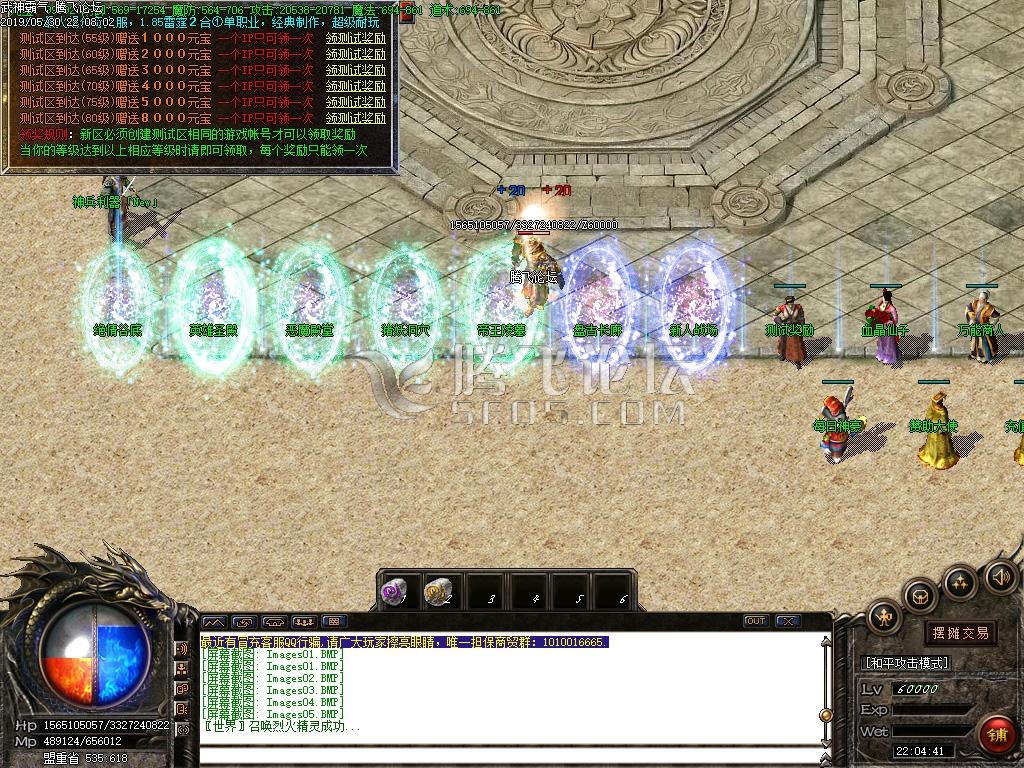The width and height of the screenshot is (1024, 768).
Task: Claim the 2000 yuanbao level 60 reward
Action: [355, 54]
